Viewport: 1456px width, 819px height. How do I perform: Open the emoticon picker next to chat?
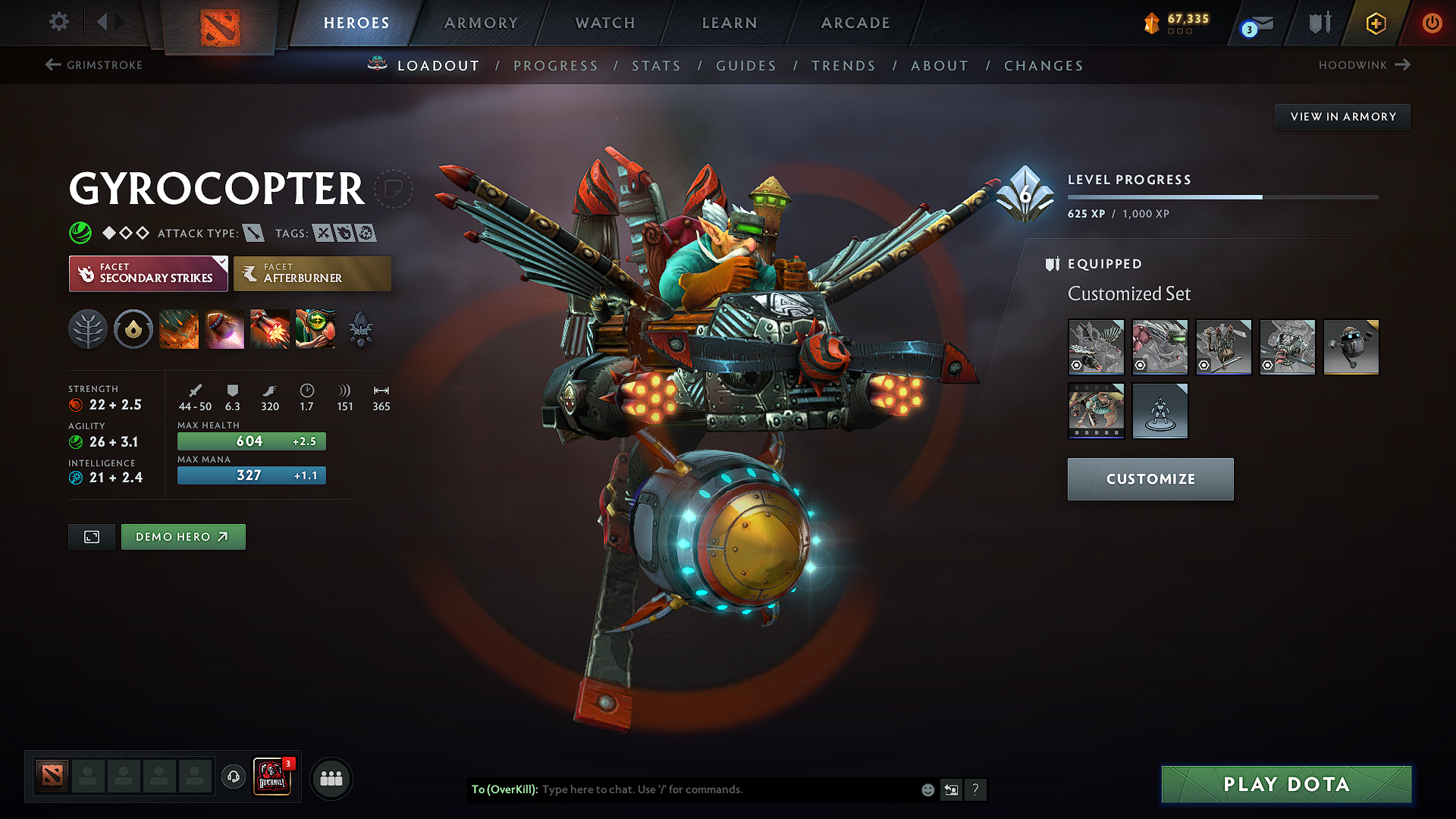[x=927, y=789]
